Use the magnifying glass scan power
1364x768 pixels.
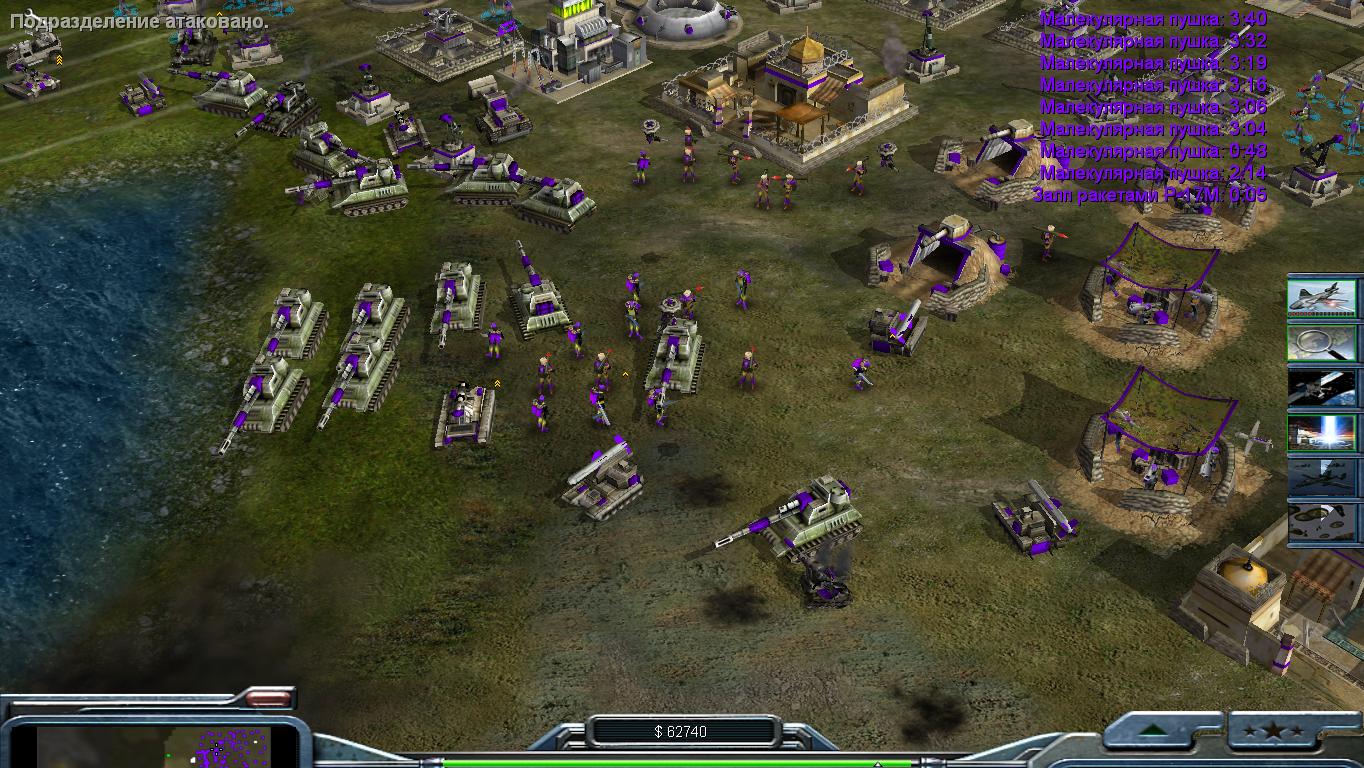[1321, 342]
